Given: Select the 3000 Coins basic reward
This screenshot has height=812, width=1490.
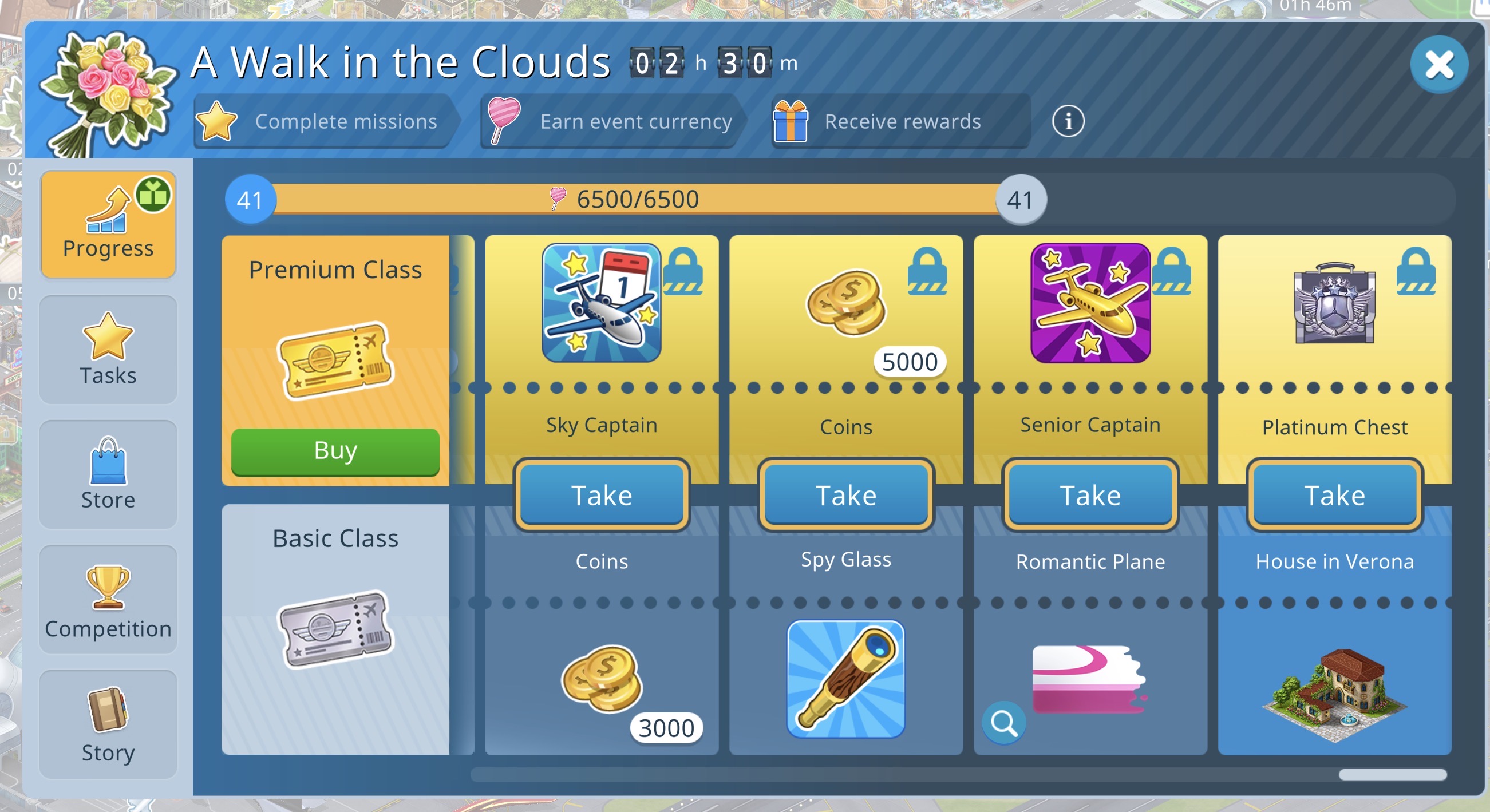Looking at the screenshot, I should click(x=603, y=679).
